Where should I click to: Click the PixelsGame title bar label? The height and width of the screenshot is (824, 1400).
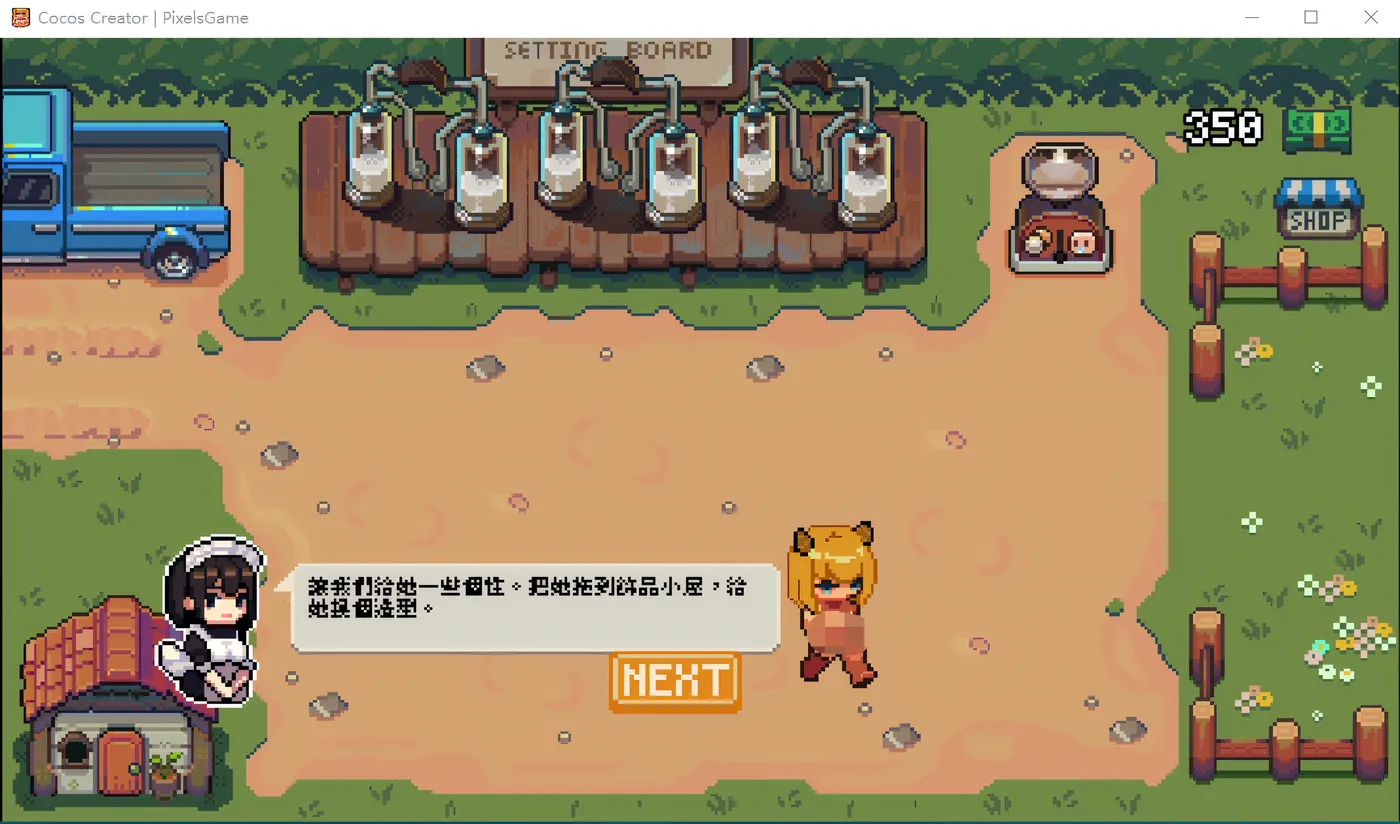tap(205, 17)
